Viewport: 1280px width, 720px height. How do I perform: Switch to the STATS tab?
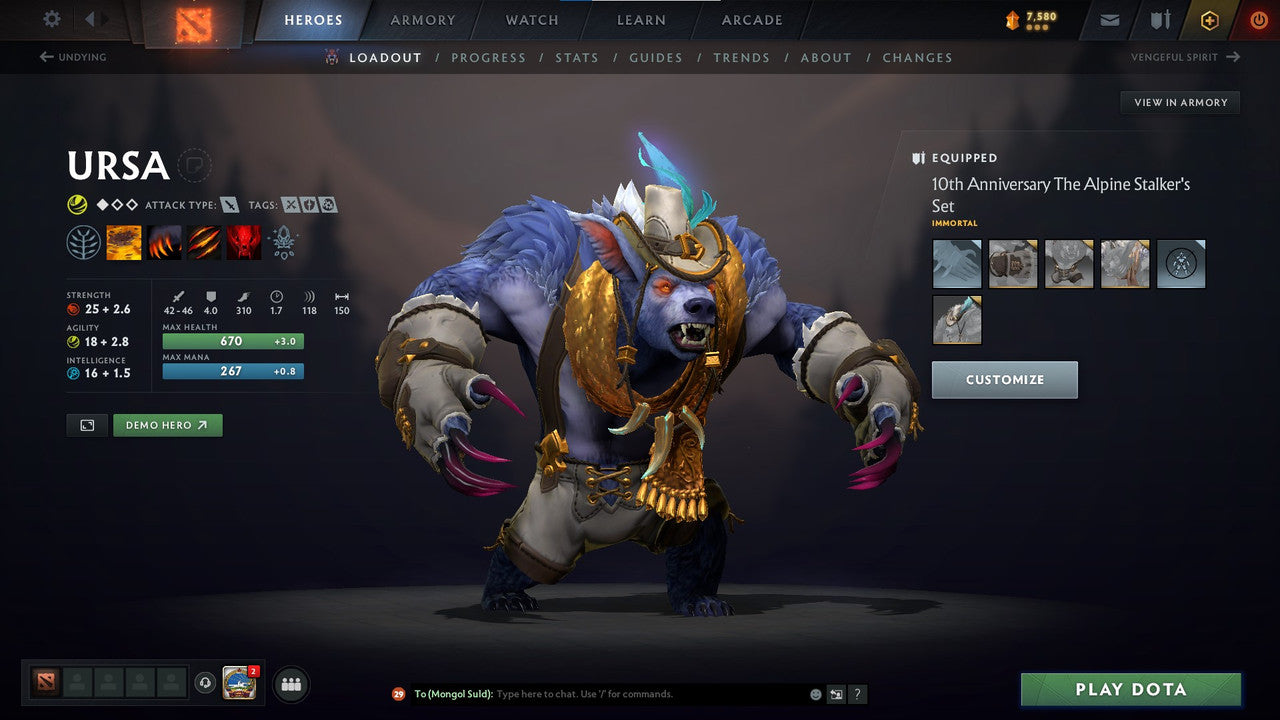tap(577, 57)
